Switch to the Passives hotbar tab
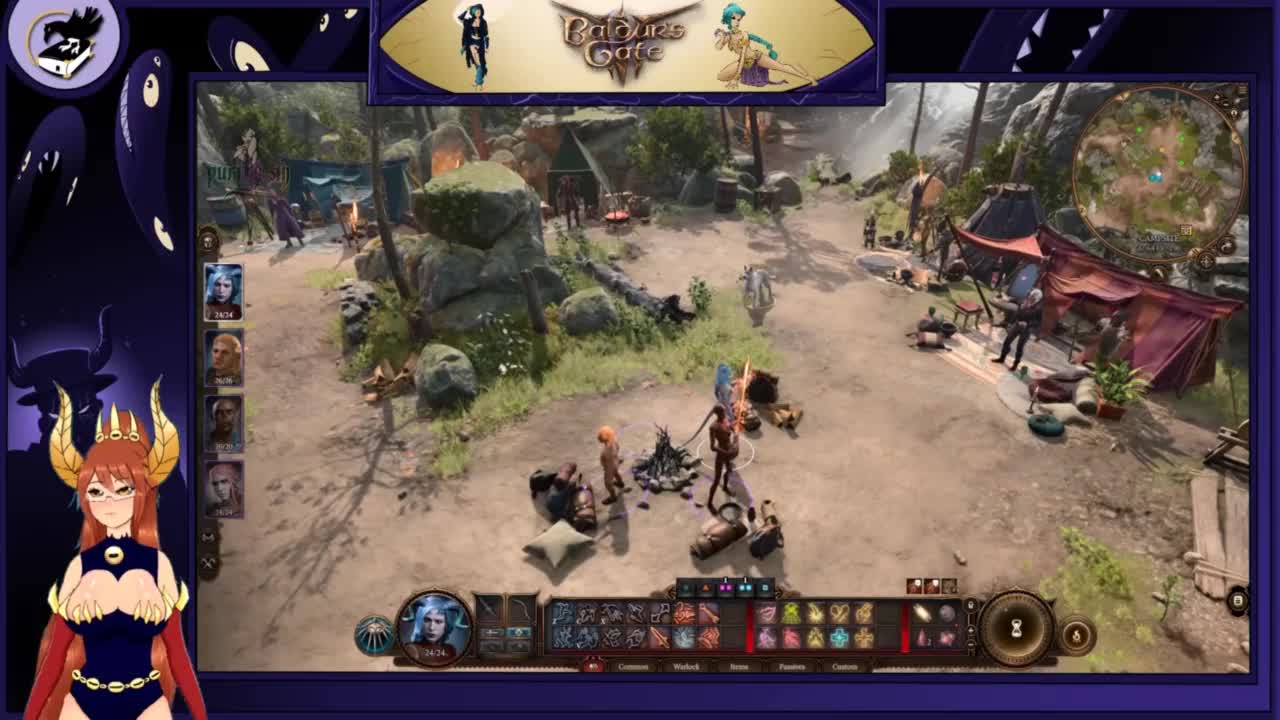 (x=791, y=666)
